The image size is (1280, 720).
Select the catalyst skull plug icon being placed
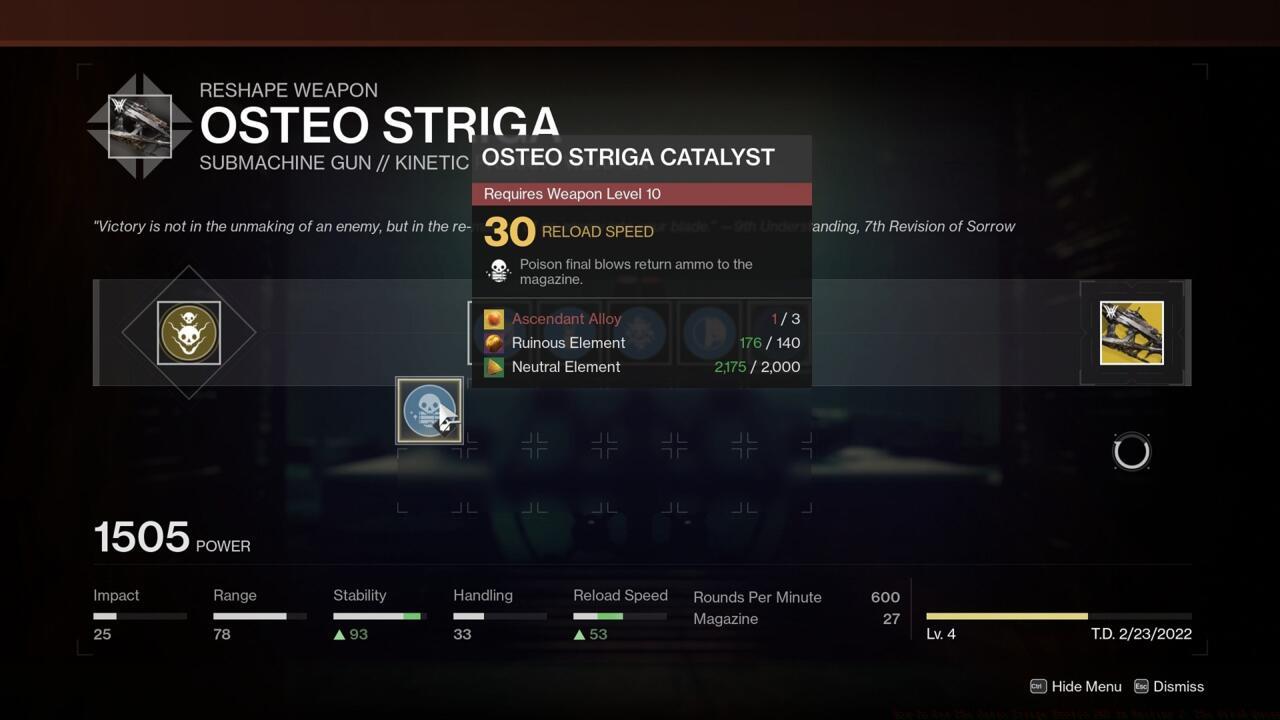click(429, 410)
